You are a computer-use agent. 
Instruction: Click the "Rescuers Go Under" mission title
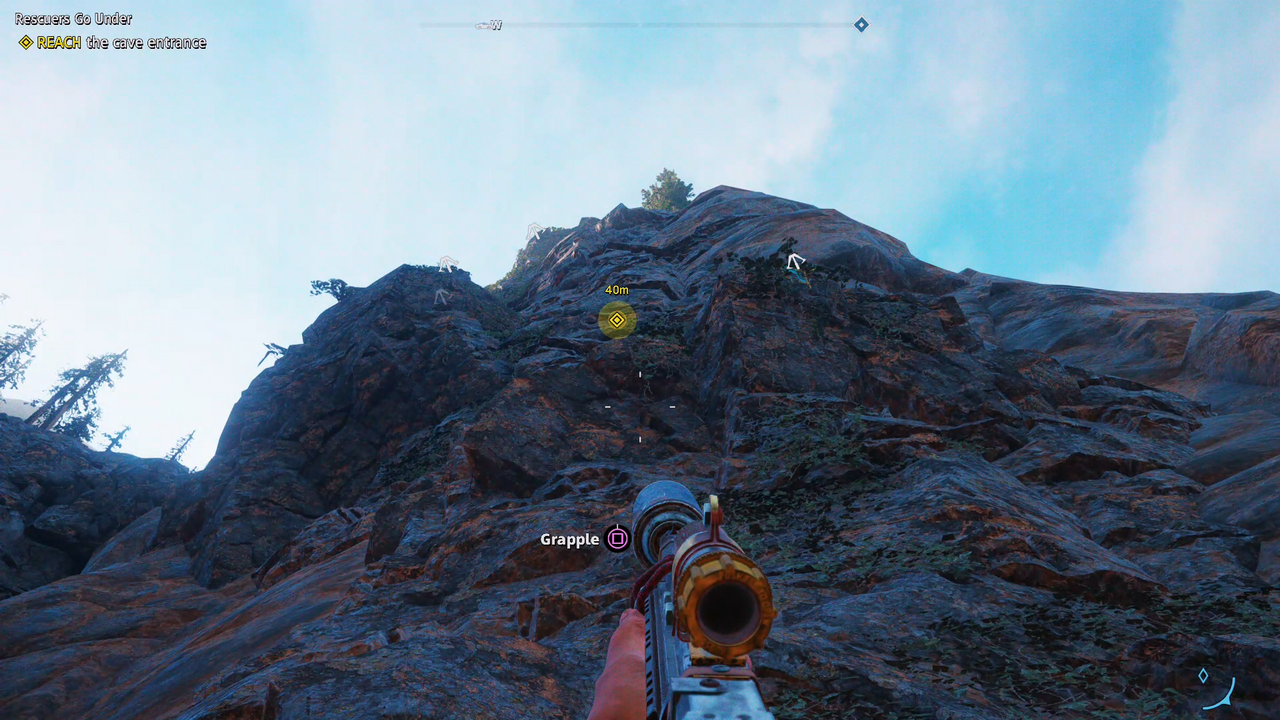(73, 19)
